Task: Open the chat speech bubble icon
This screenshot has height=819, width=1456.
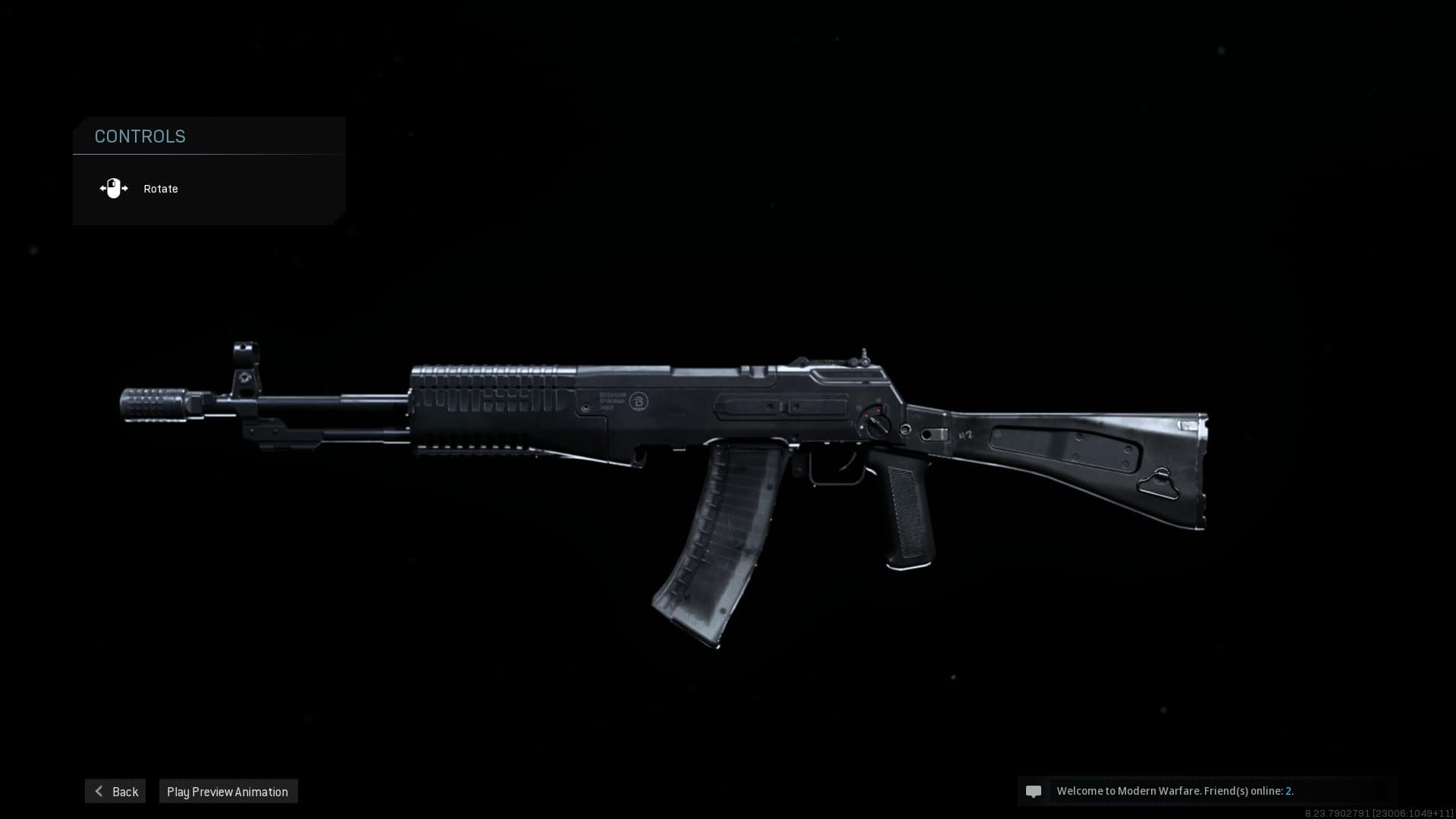Action: click(1033, 791)
